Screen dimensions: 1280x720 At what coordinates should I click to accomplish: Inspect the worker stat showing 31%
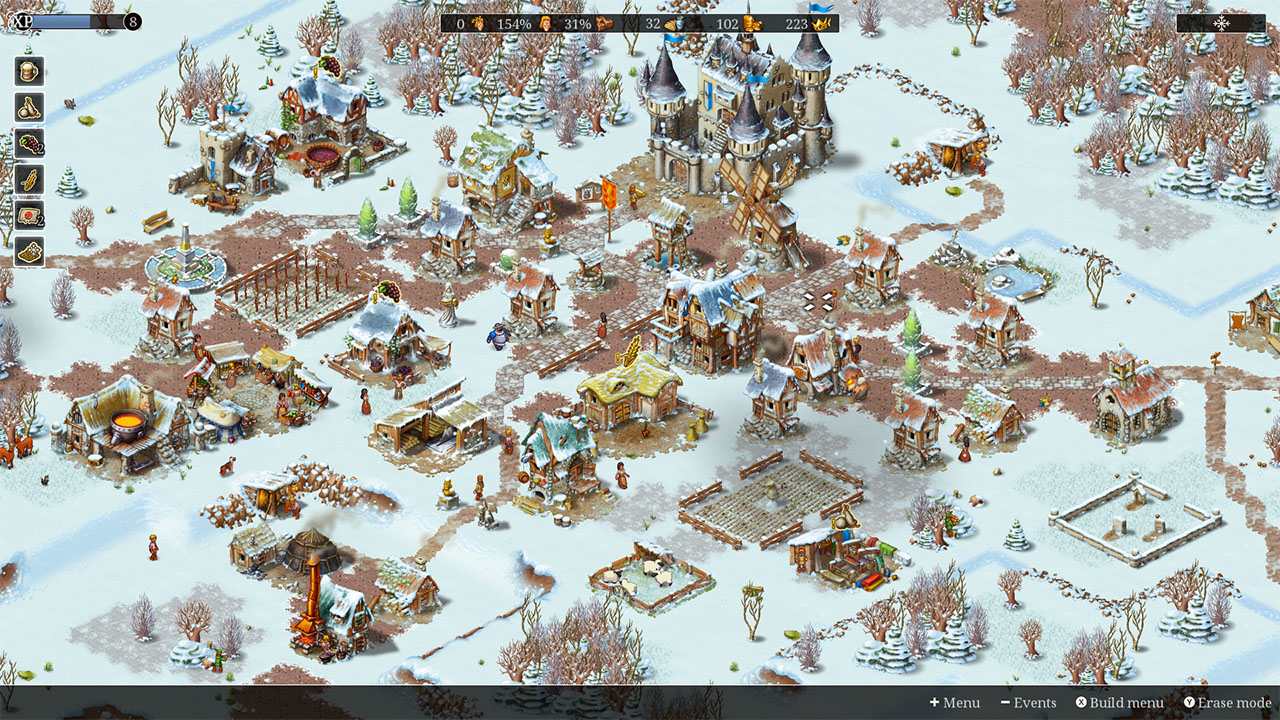coord(604,22)
